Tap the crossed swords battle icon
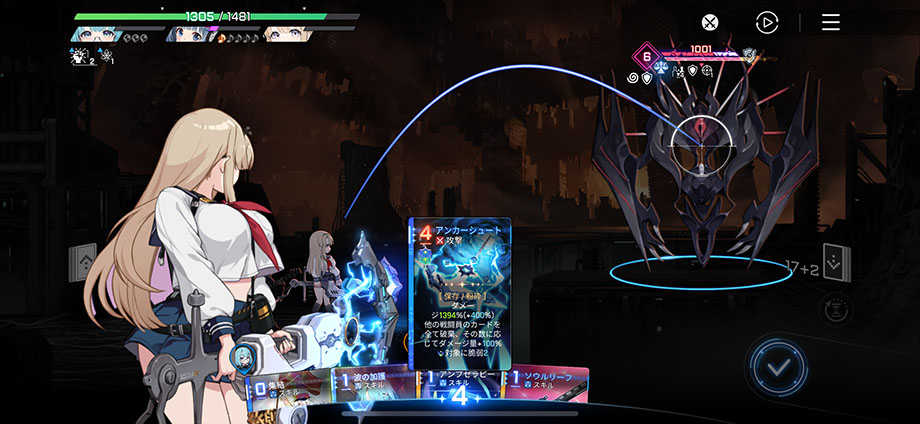 709,22
